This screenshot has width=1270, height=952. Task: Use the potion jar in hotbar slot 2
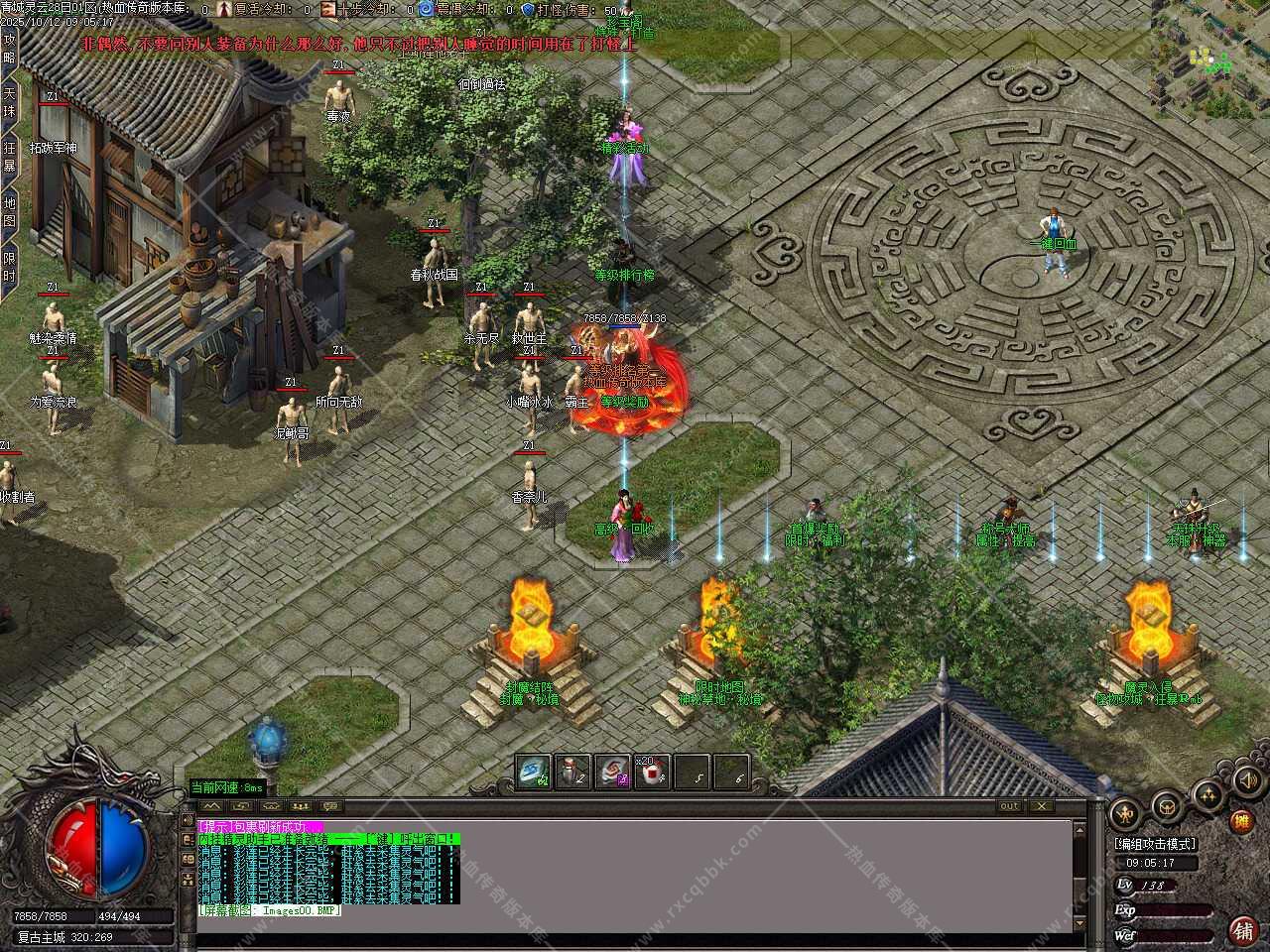pyautogui.click(x=573, y=772)
